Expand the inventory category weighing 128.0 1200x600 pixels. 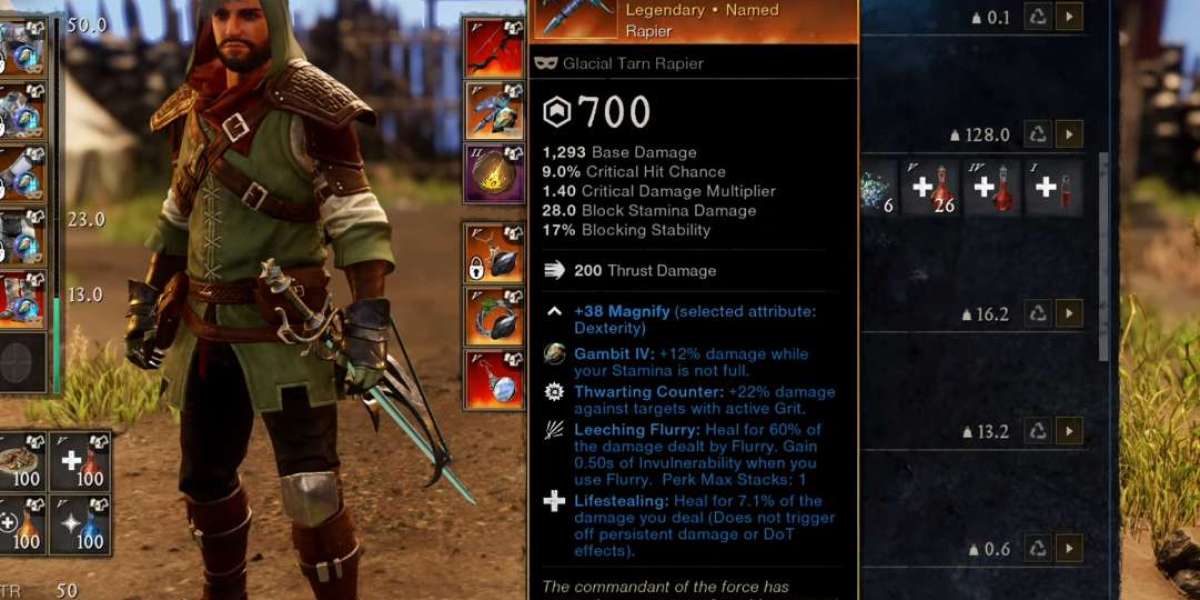pos(1069,134)
